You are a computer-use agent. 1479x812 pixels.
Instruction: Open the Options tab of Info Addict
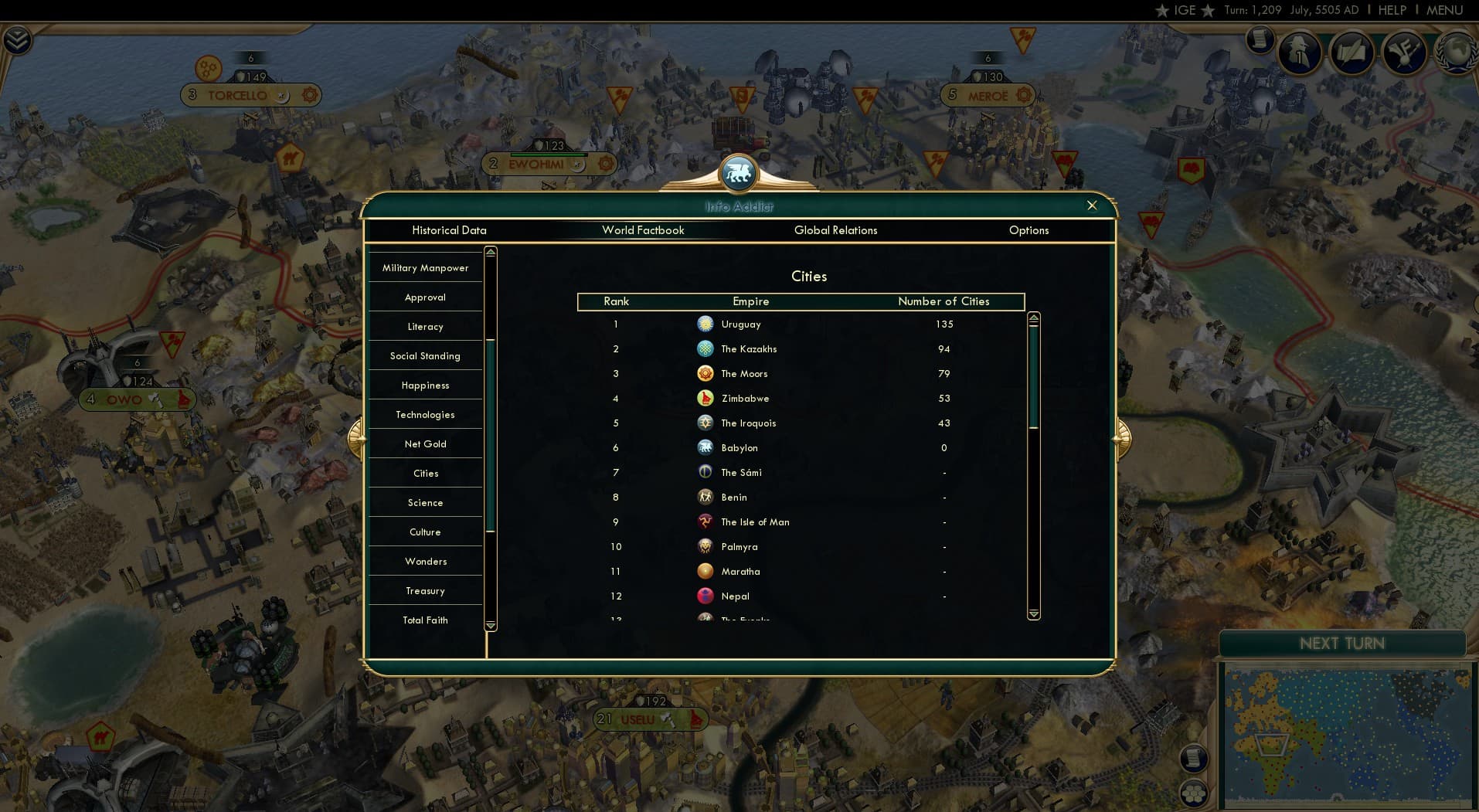coord(1028,230)
